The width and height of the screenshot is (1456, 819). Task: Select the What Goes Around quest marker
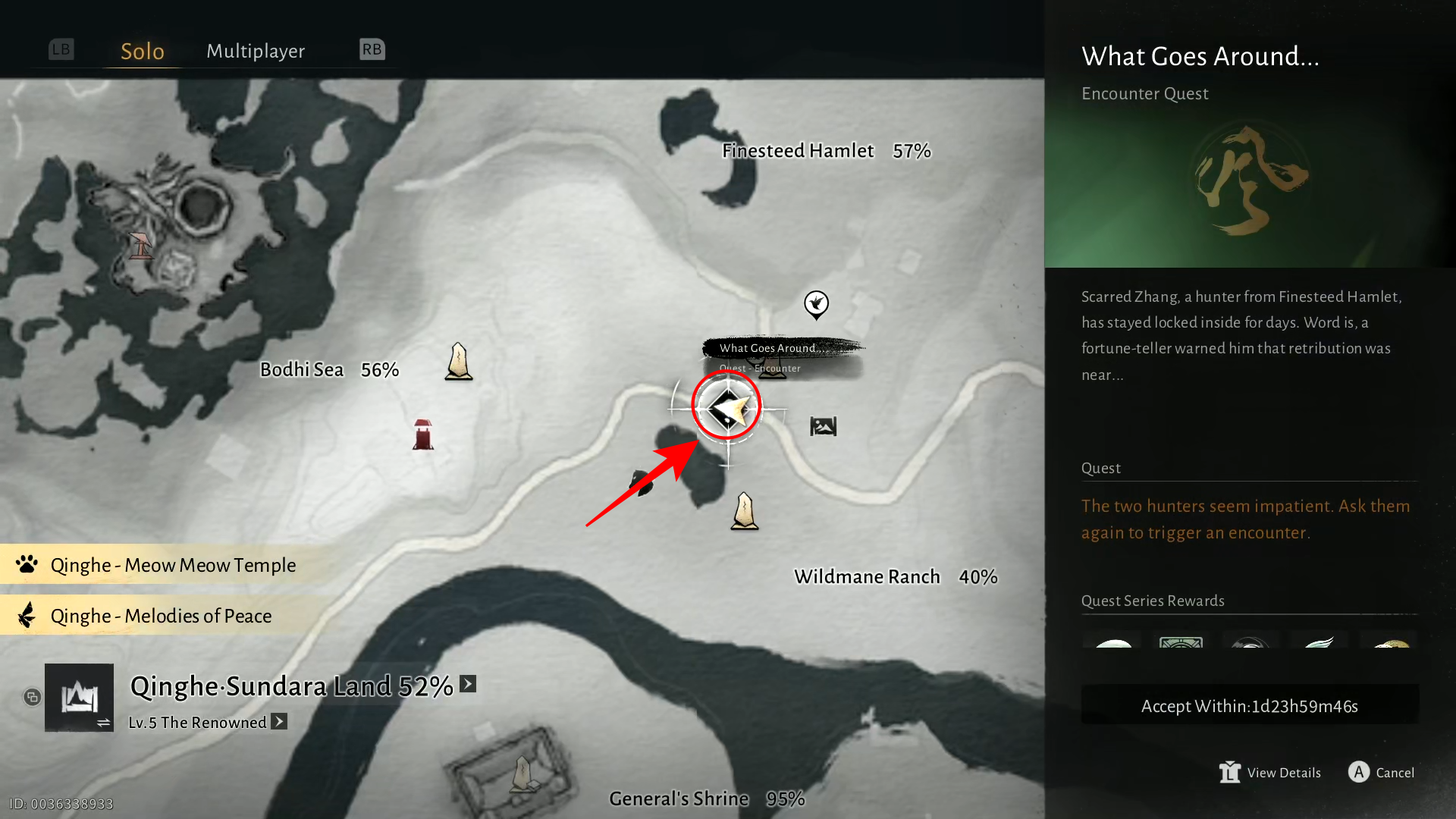point(726,409)
